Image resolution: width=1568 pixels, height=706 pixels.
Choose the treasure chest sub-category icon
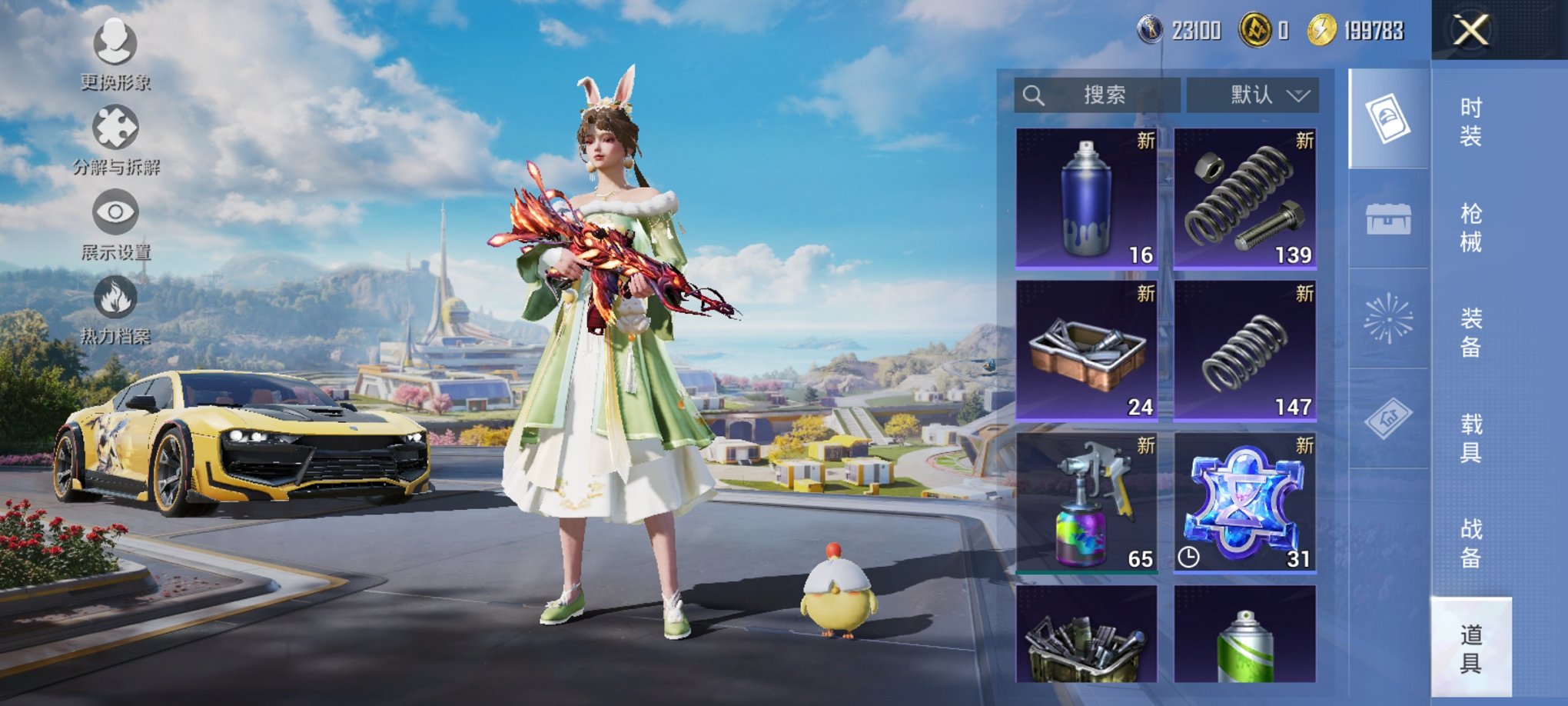[1388, 220]
